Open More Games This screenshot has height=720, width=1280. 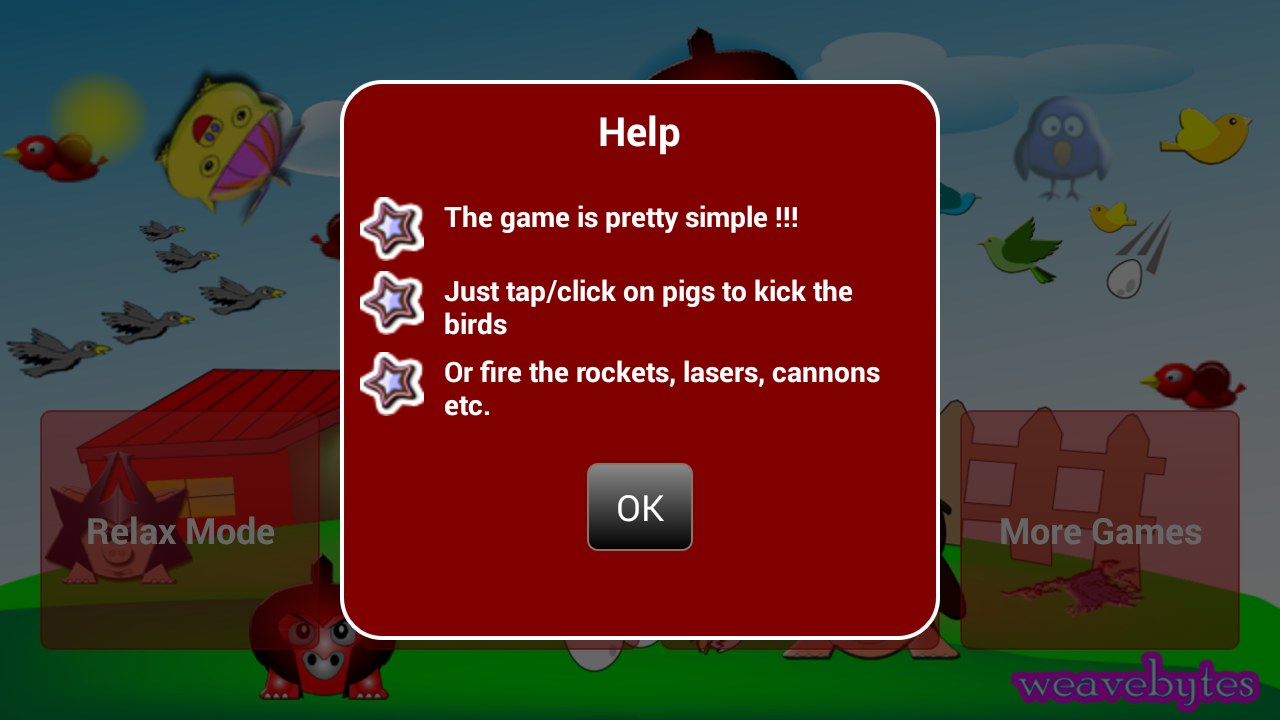tap(1100, 532)
